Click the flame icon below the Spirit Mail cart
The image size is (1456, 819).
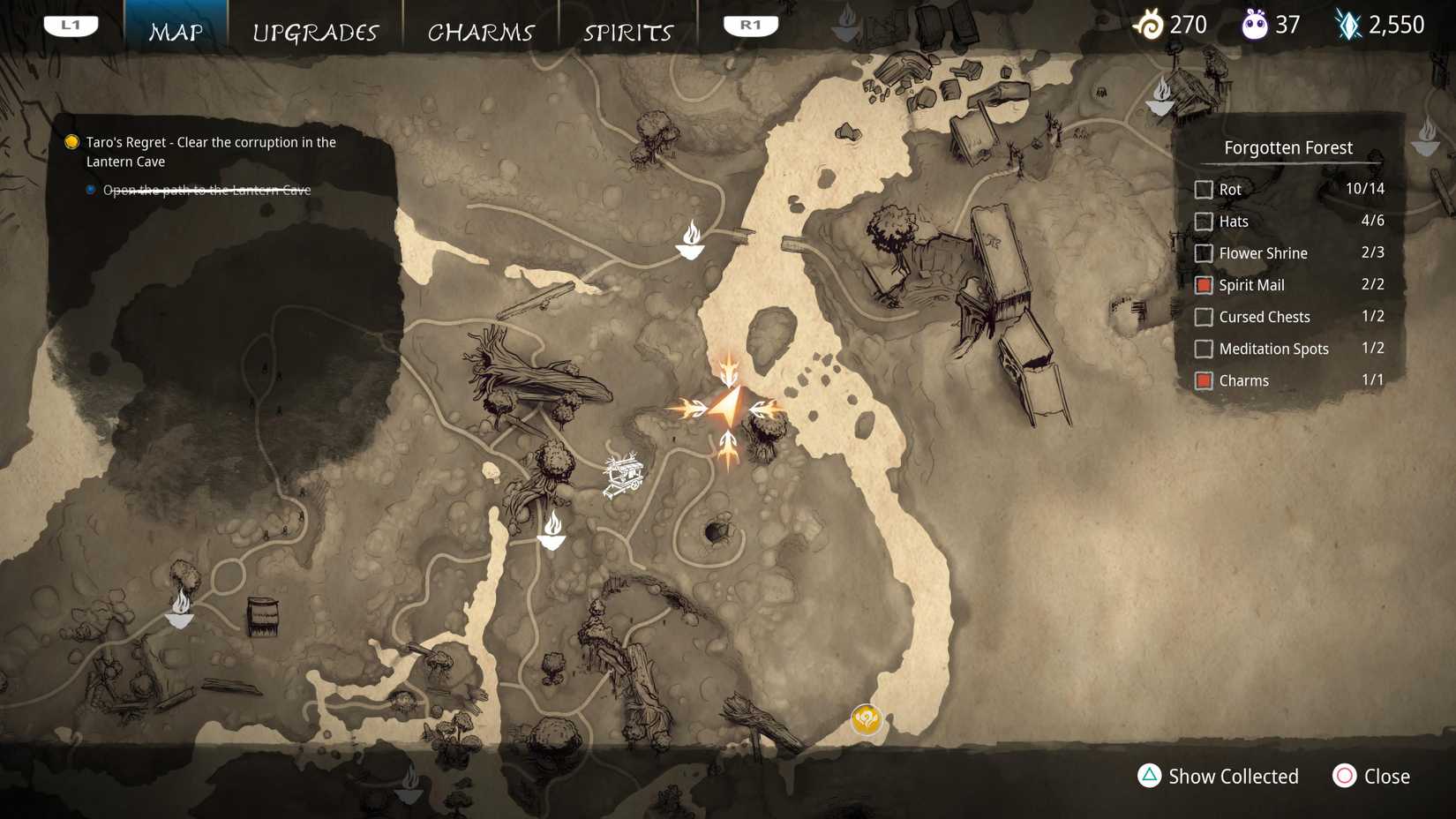552,530
